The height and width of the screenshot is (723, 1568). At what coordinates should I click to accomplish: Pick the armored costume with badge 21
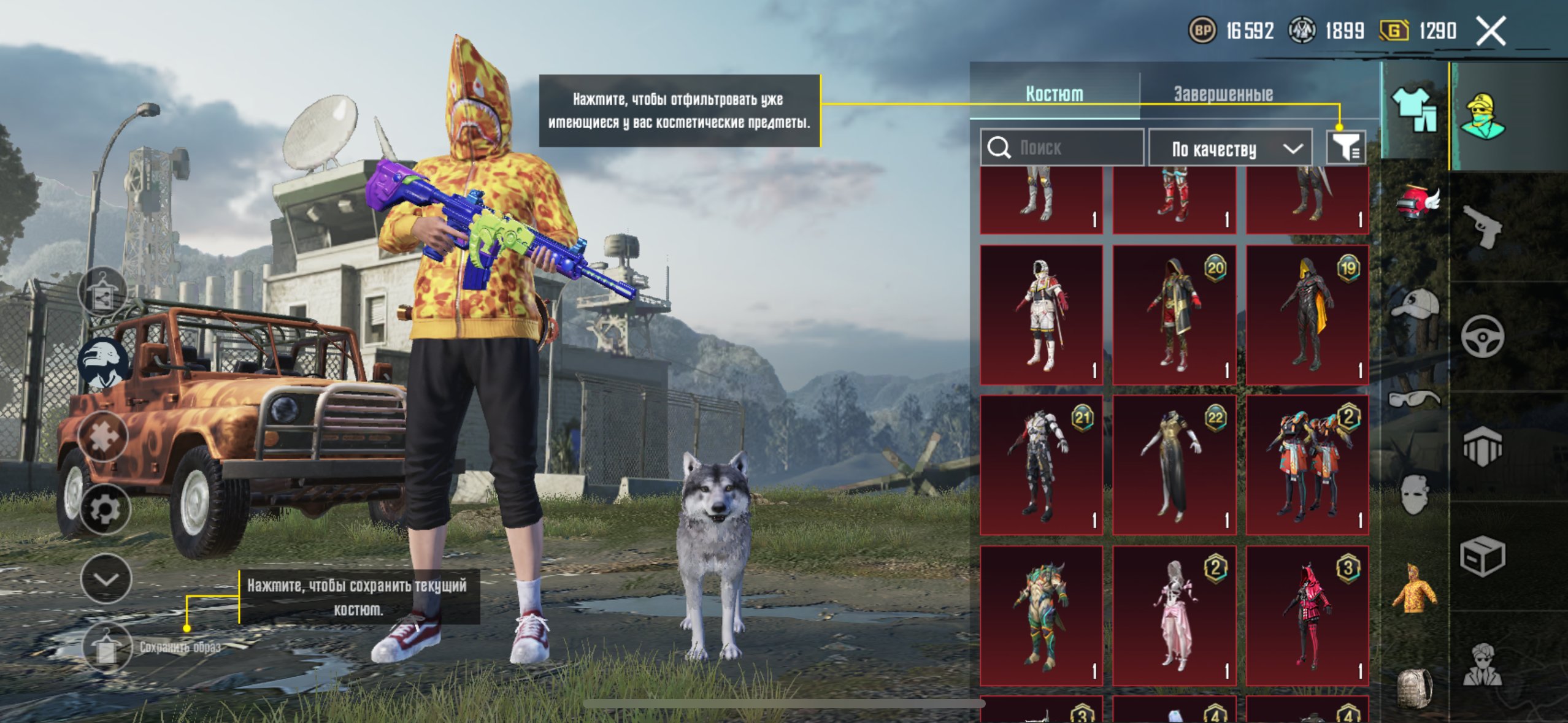[x=1042, y=465]
